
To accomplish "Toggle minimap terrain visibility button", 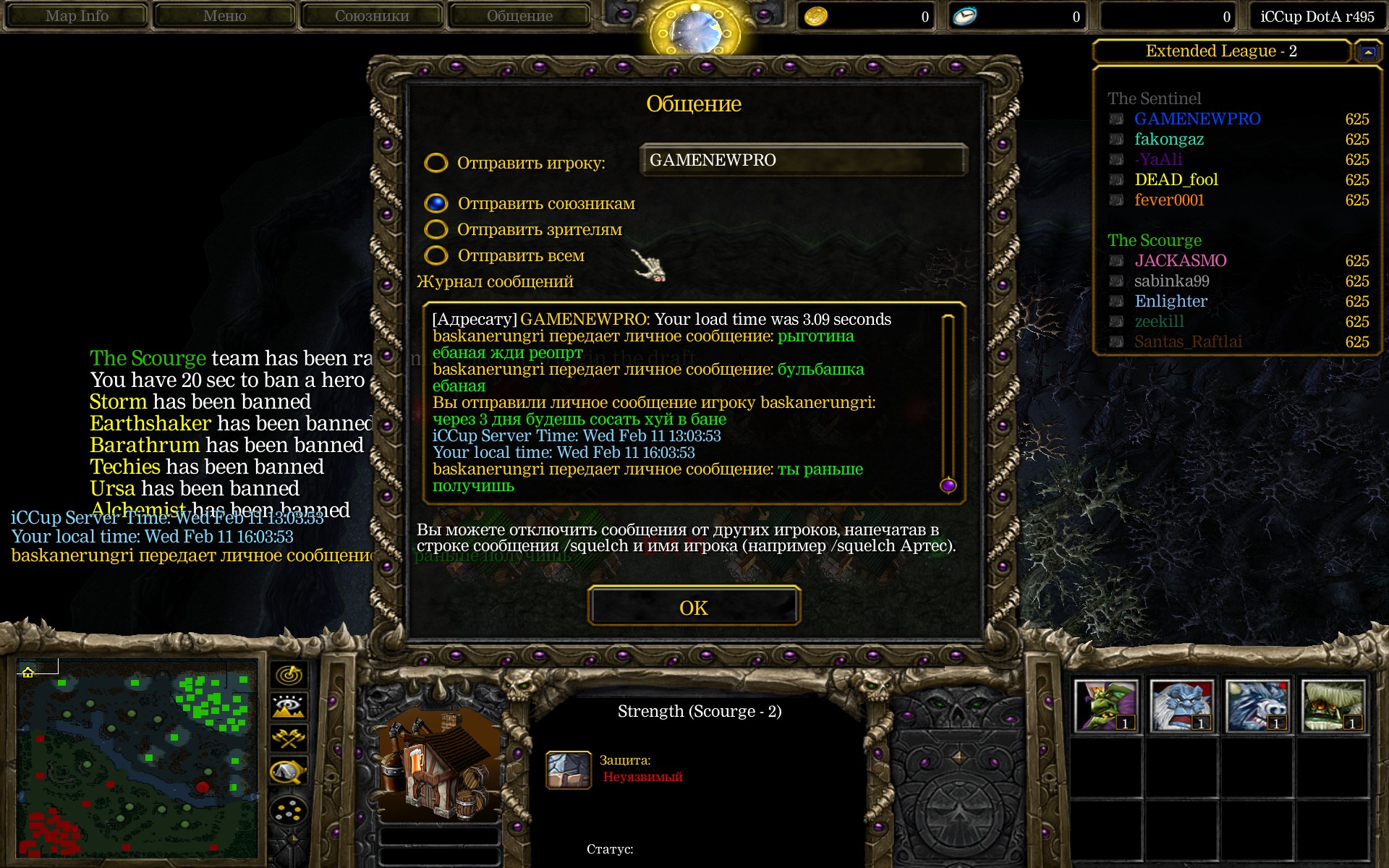I will click(x=289, y=707).
